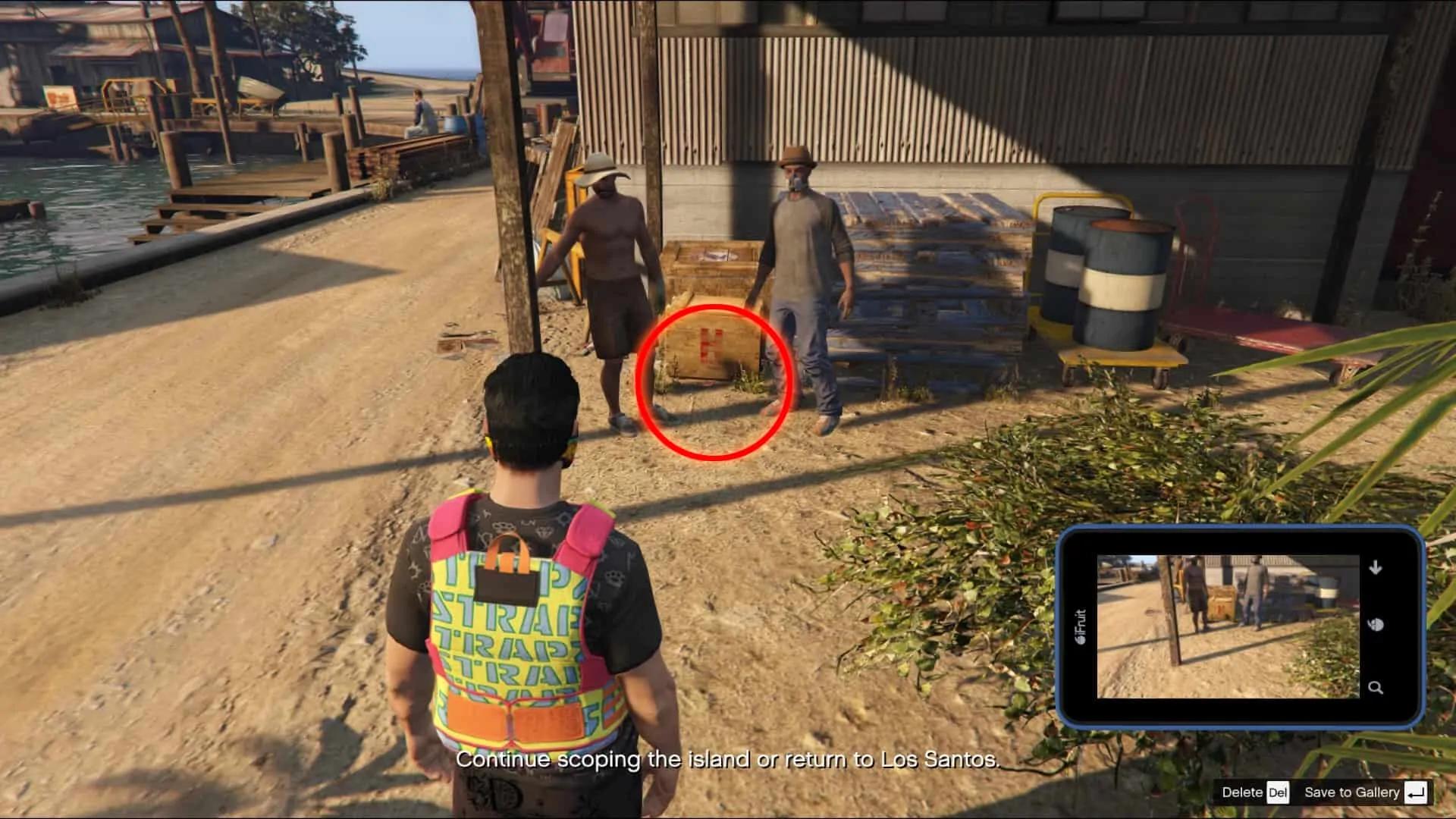Tap the phone's middle globe-shaped icon
Viewport: 1456px width, 819px height.
[1376, 625]
